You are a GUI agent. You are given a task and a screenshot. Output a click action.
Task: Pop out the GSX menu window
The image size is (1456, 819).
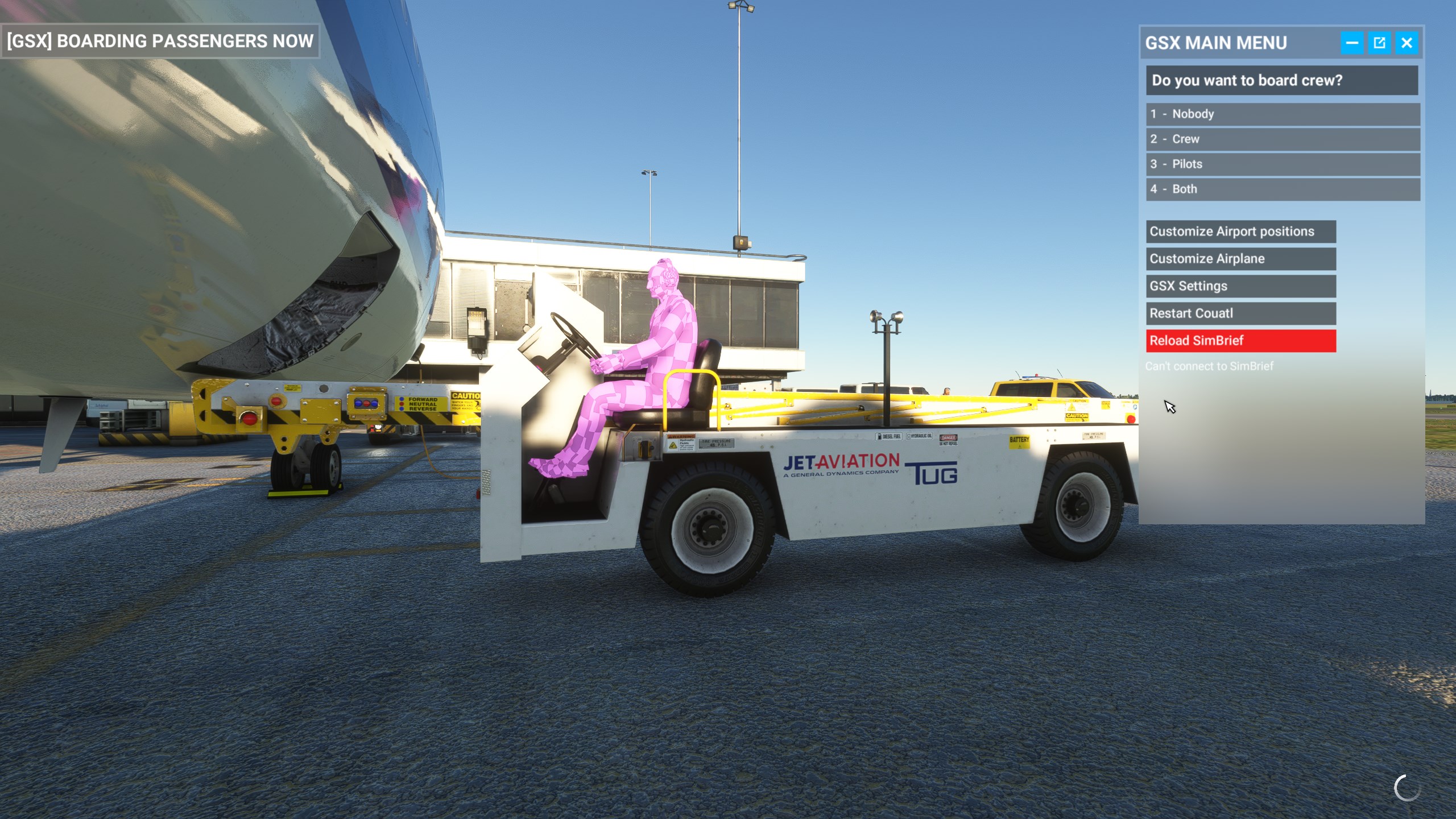coord(1379,43)
